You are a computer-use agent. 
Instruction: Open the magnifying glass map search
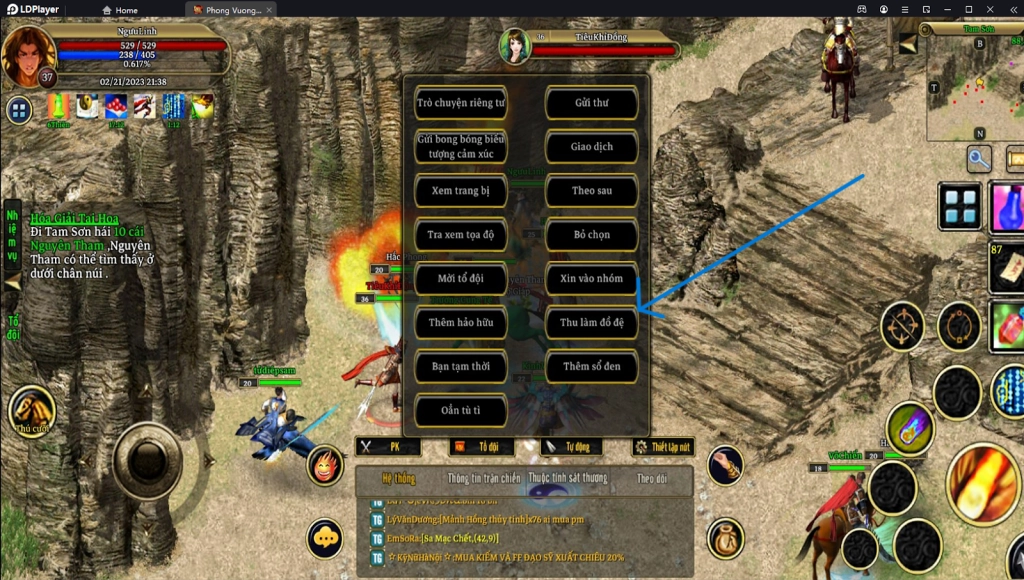(x=978, y=158)
